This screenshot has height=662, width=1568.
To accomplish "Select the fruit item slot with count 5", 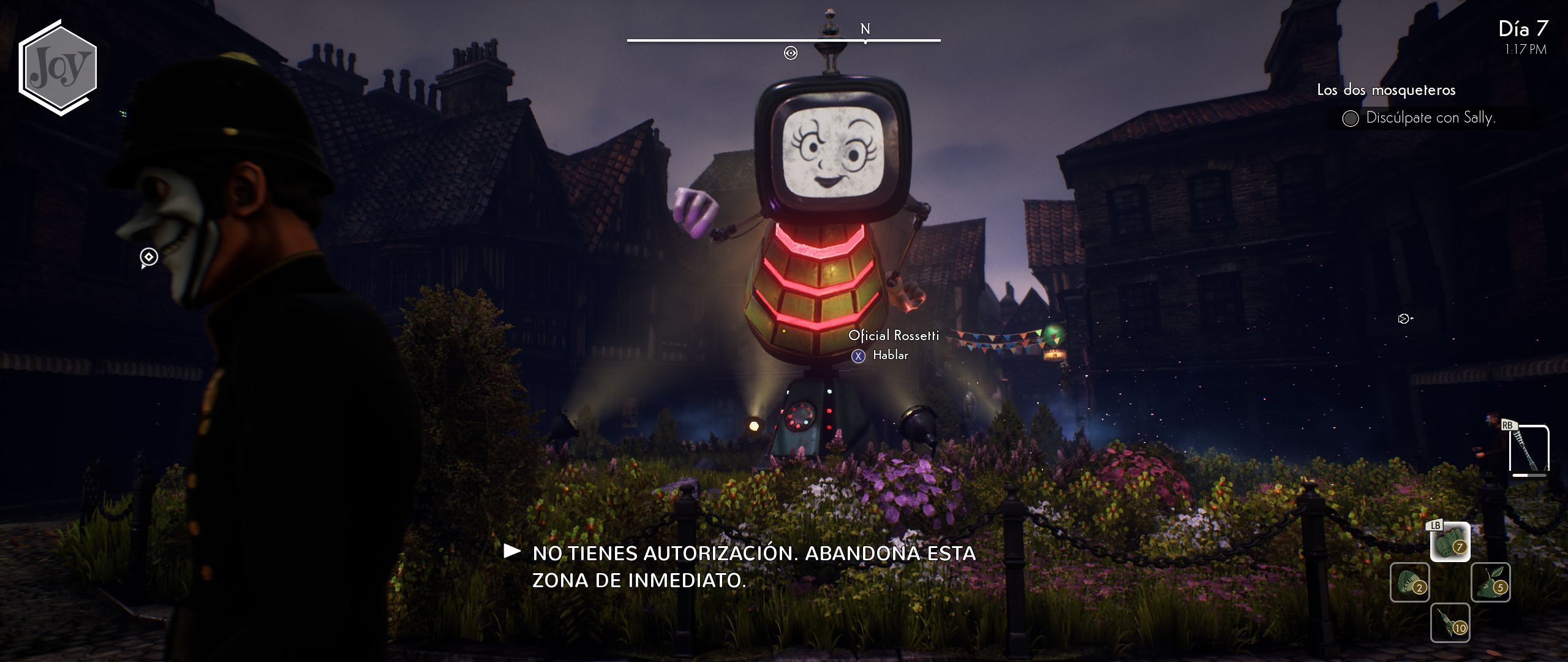I will click(x=1490, y=582).
